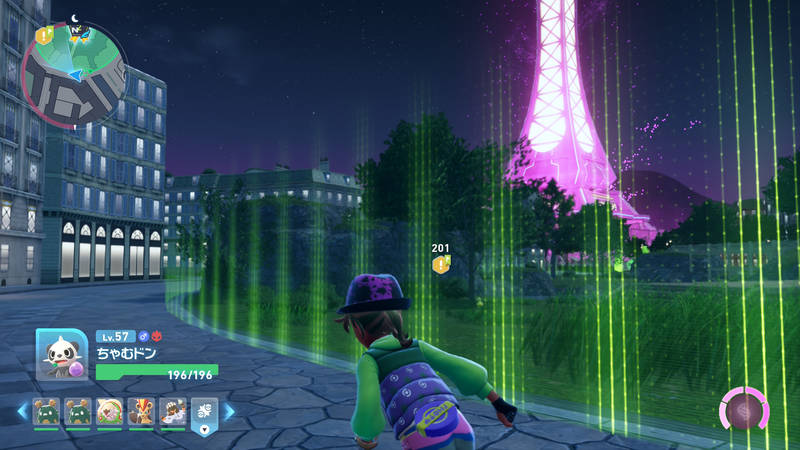Open the party slot with the down arrow
Viewport: 800px width, 450px height.
pos(203,413)
